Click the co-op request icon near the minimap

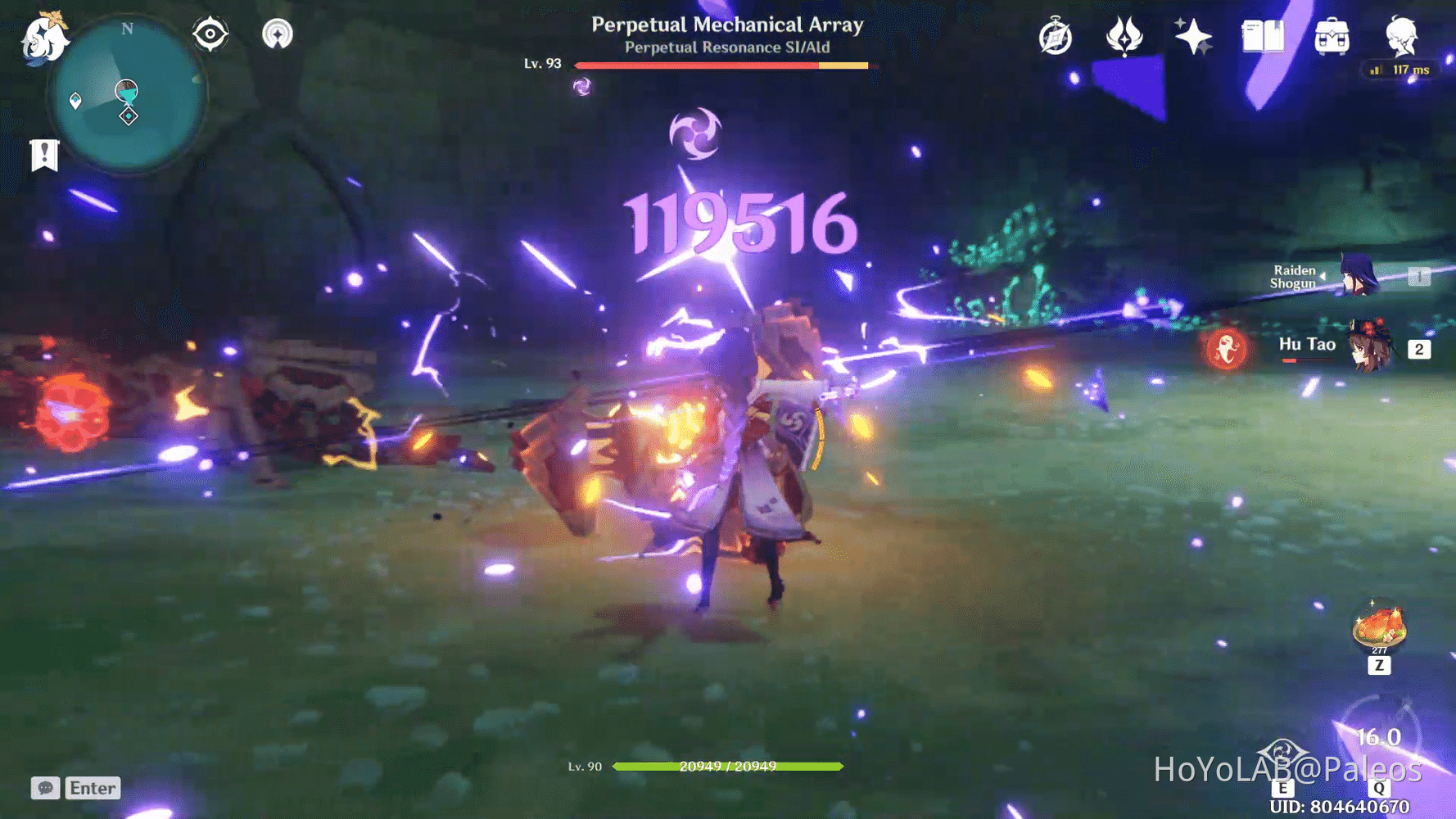click(x=277, y=34)
